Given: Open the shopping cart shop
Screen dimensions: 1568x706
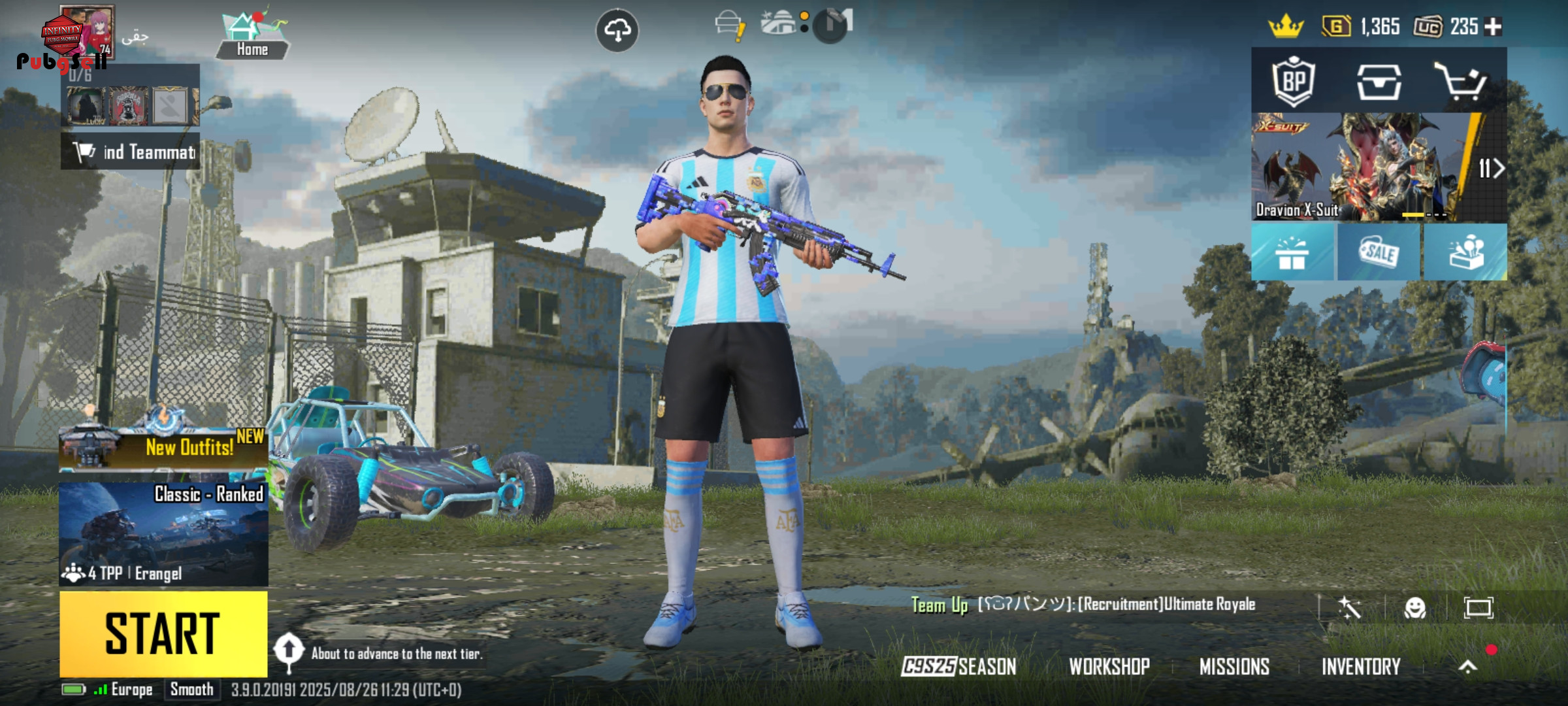Looking at the screenshot, I should coord(1461,81).
